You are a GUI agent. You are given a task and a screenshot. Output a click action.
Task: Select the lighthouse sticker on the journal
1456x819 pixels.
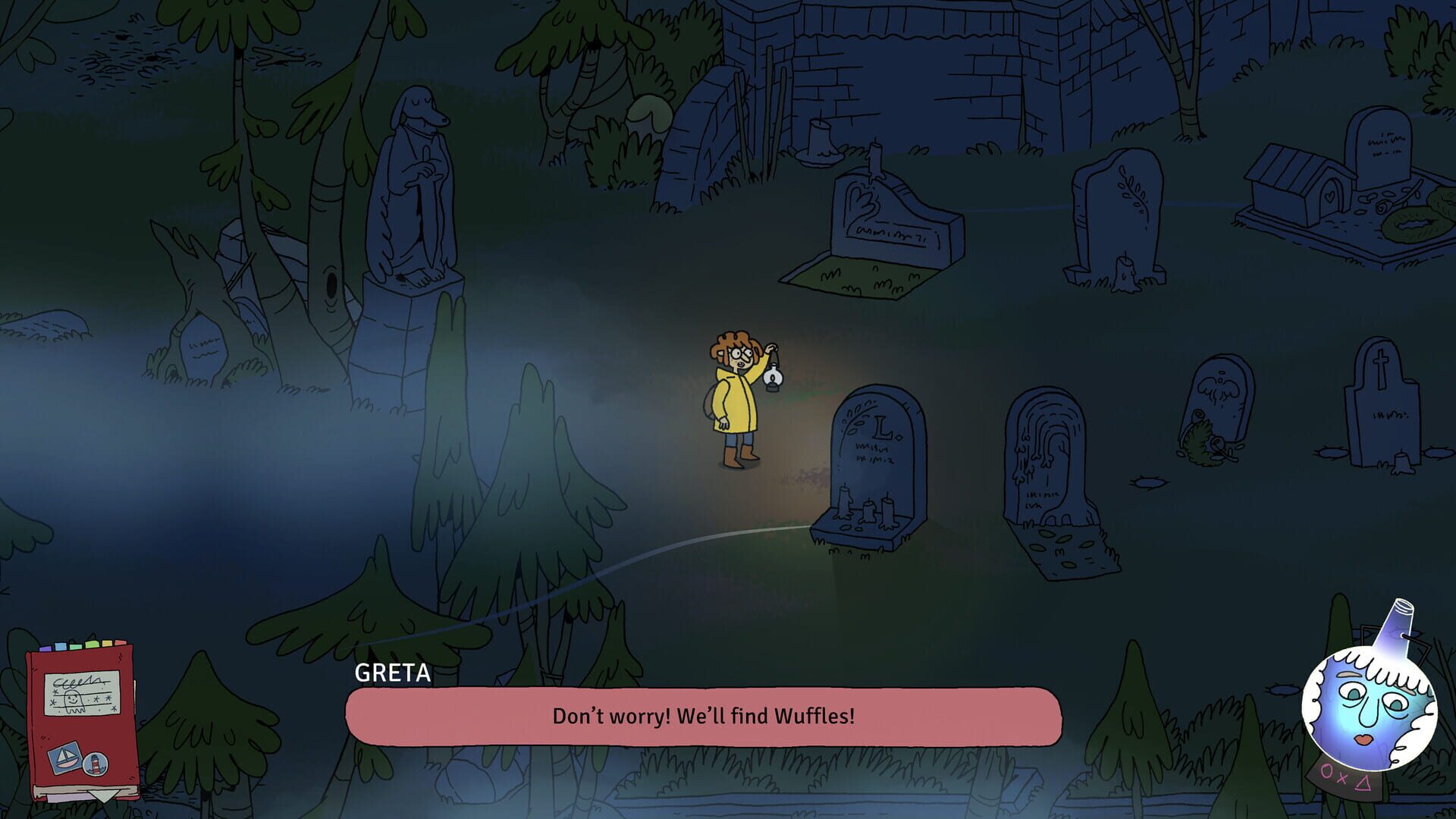click(x=96, y=764)
